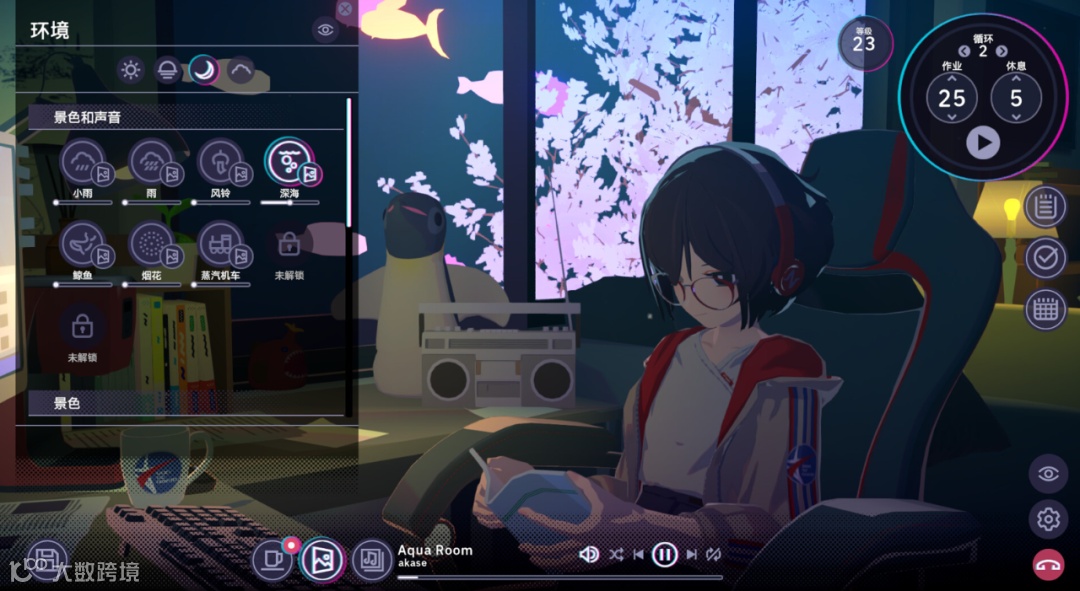1080x591 pixels.
Task: Open the to-do checkmark list
Action: [x=1045, y=258]
